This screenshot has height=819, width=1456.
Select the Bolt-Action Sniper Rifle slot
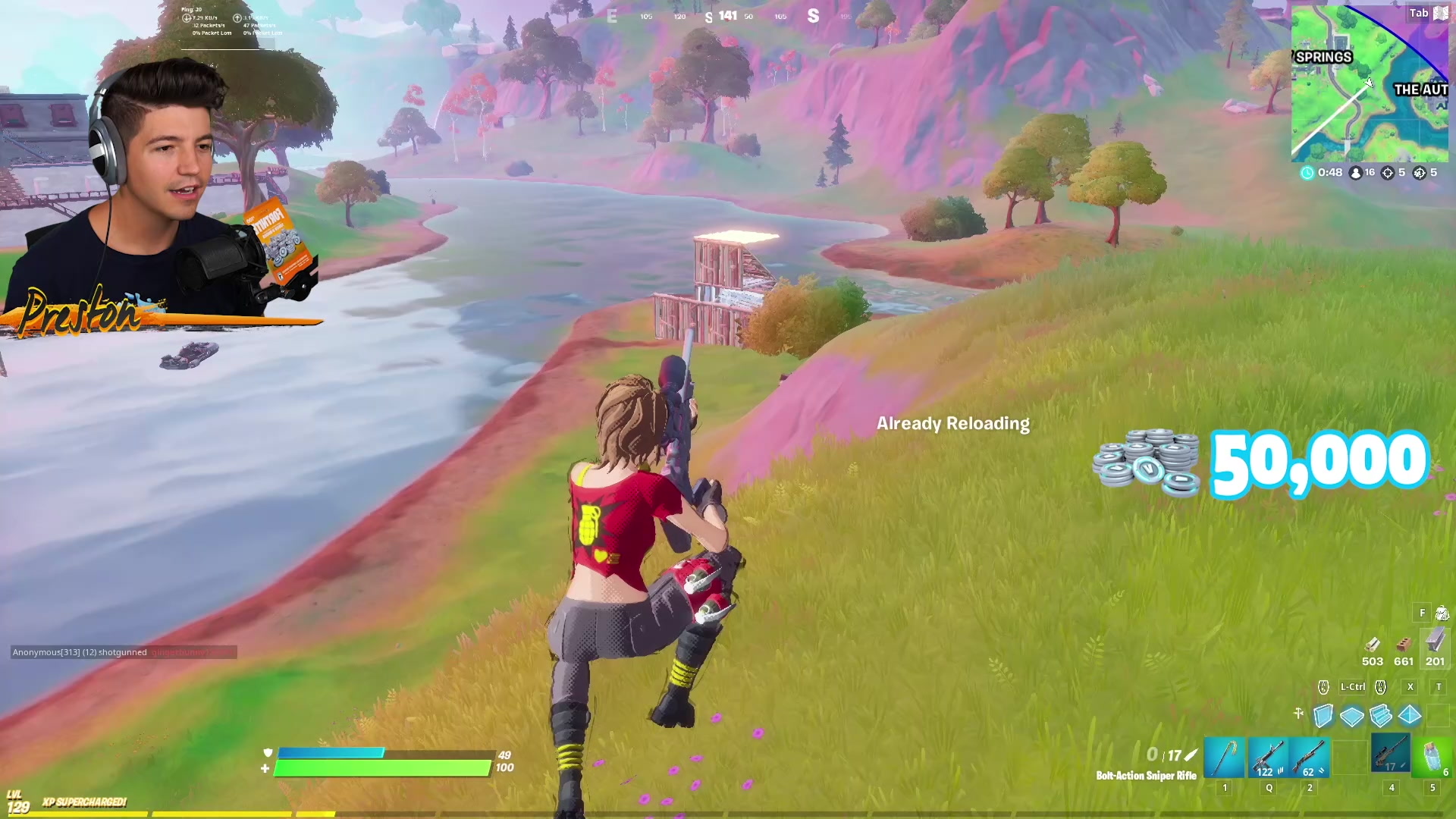[1391, 755]
